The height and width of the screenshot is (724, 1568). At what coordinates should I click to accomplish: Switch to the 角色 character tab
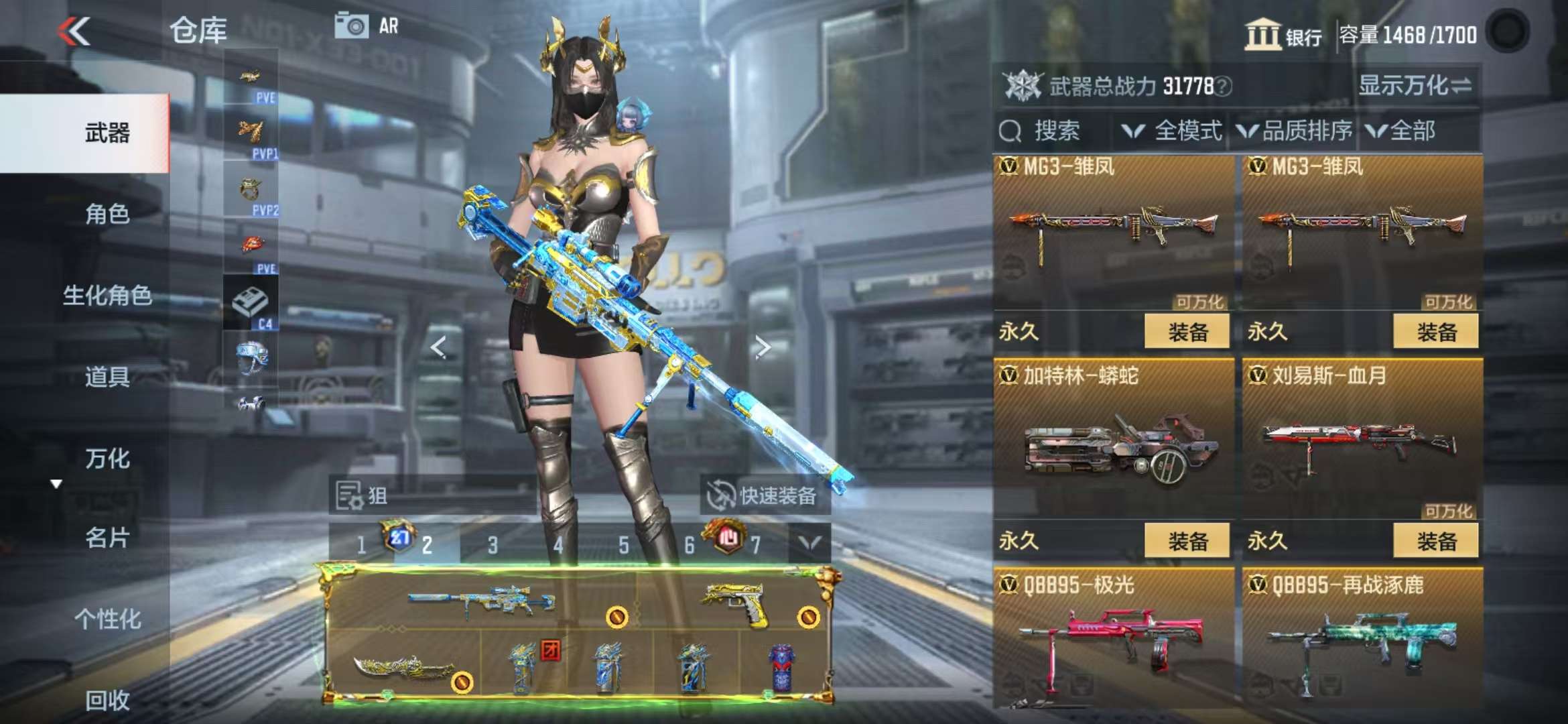107,215
